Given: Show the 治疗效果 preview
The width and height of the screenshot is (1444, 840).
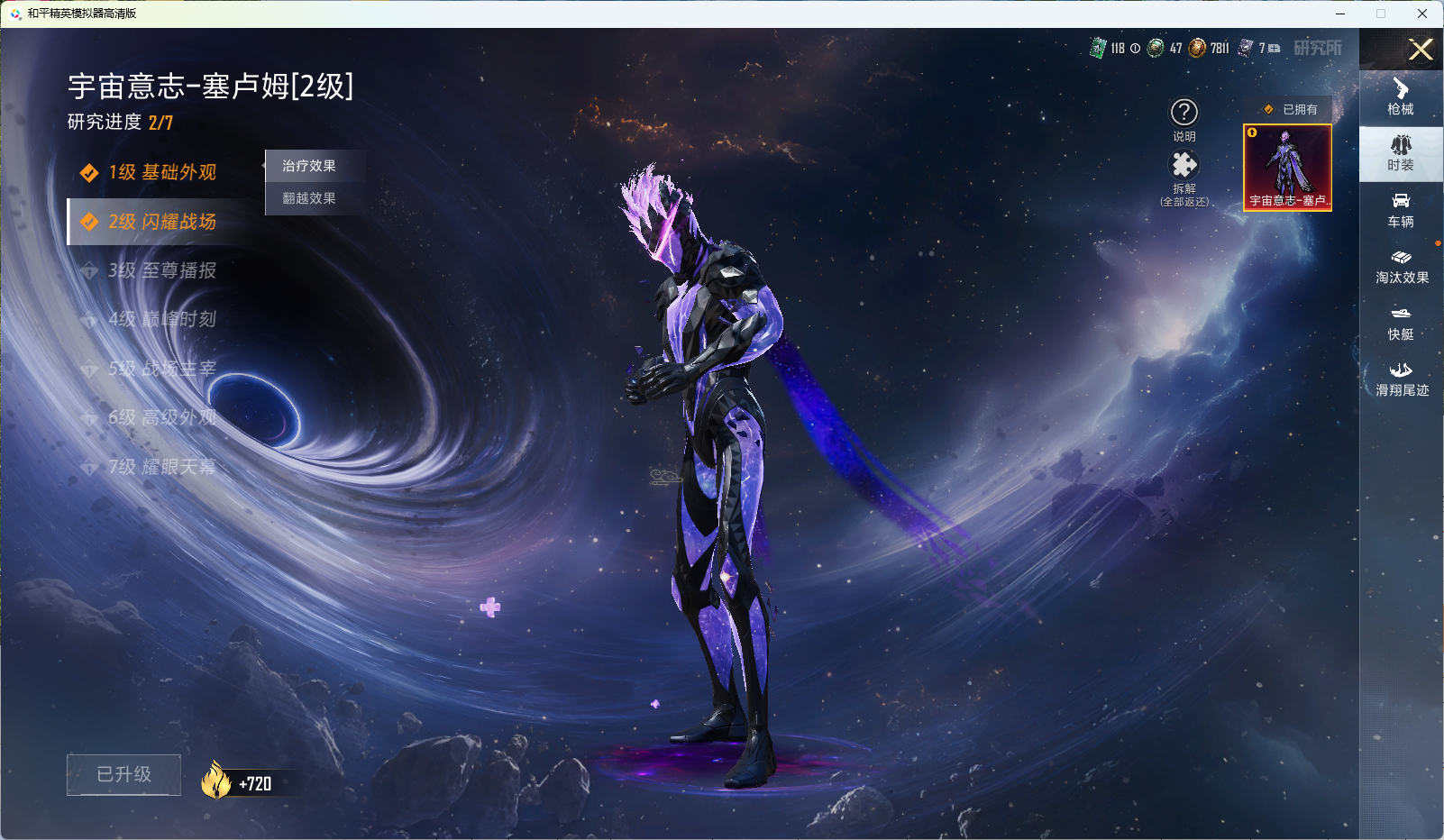Looking at the screenshot, I should (309, 166).
